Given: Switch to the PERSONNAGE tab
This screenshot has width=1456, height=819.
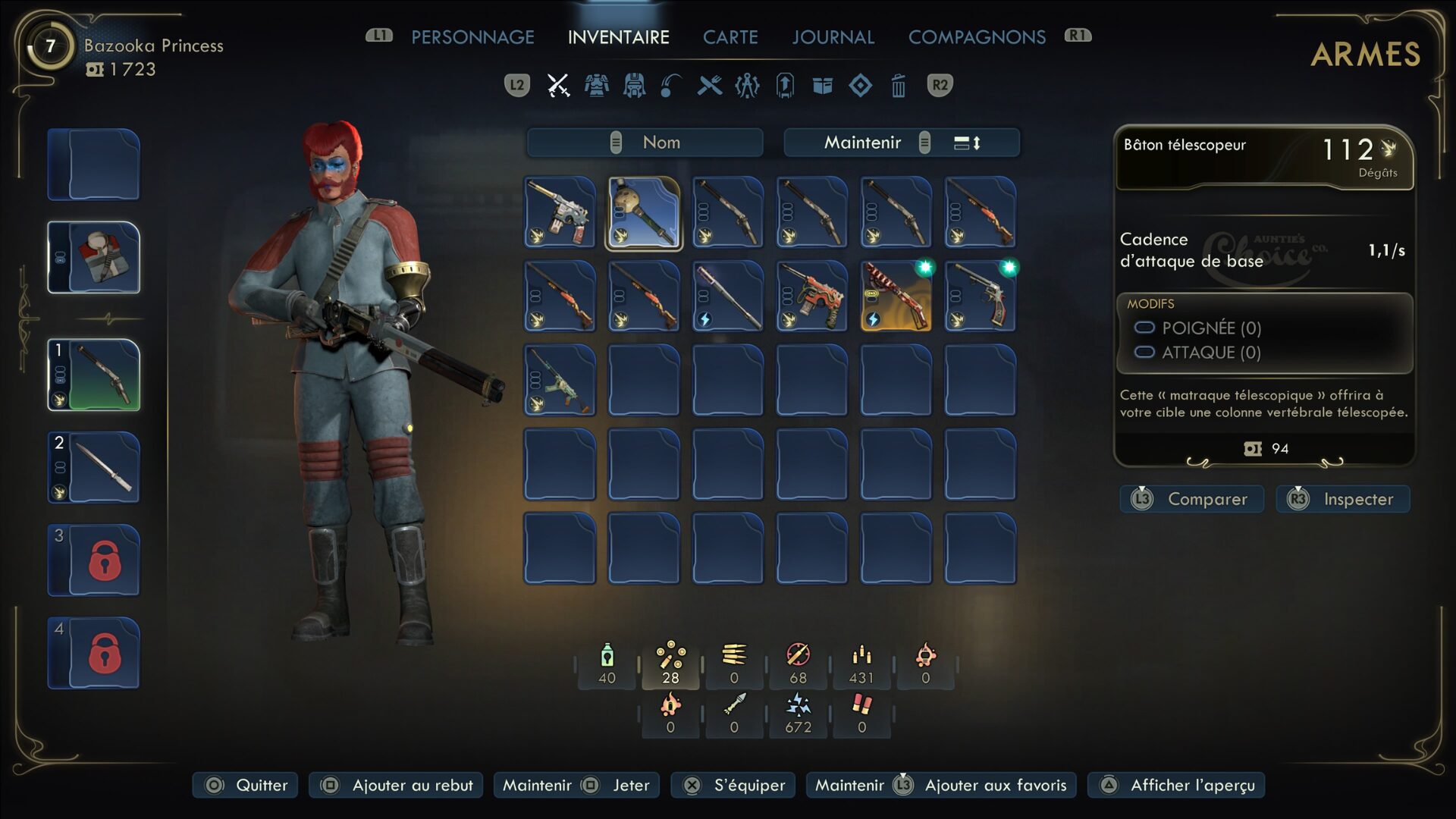Looking at the screenshot, I should 472,37.
